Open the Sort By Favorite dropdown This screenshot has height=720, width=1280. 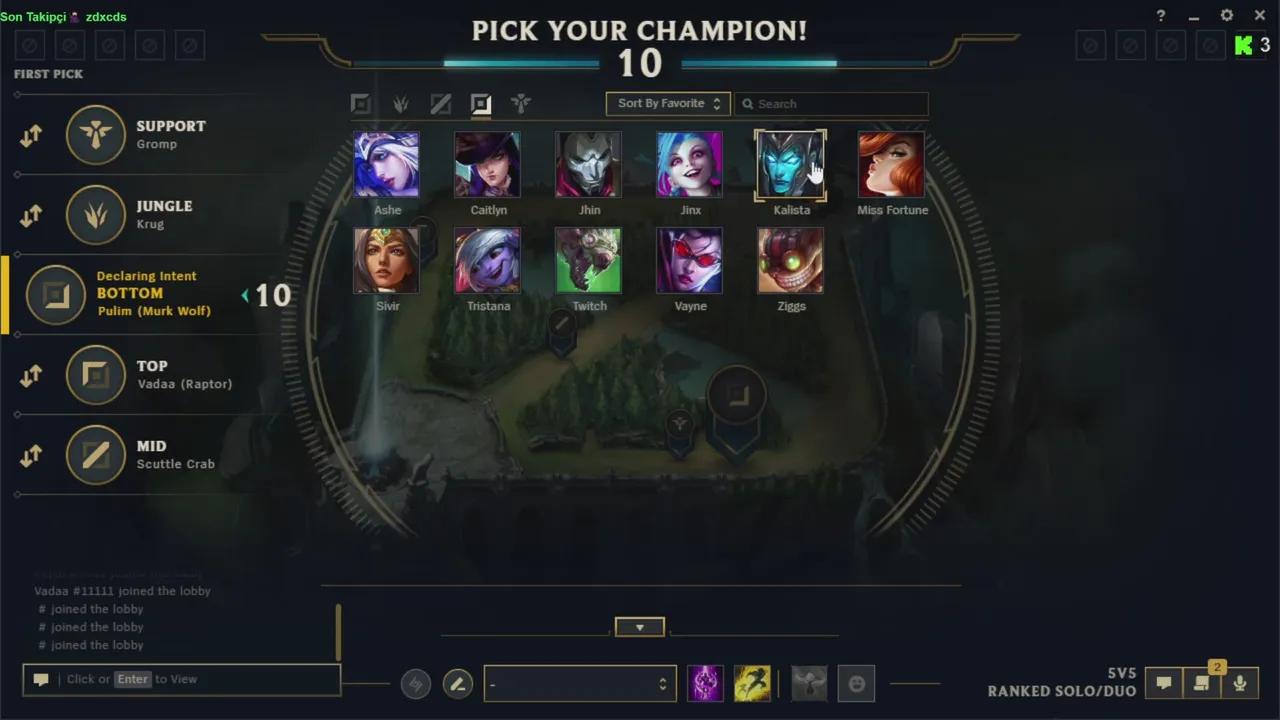pos(667,103)
